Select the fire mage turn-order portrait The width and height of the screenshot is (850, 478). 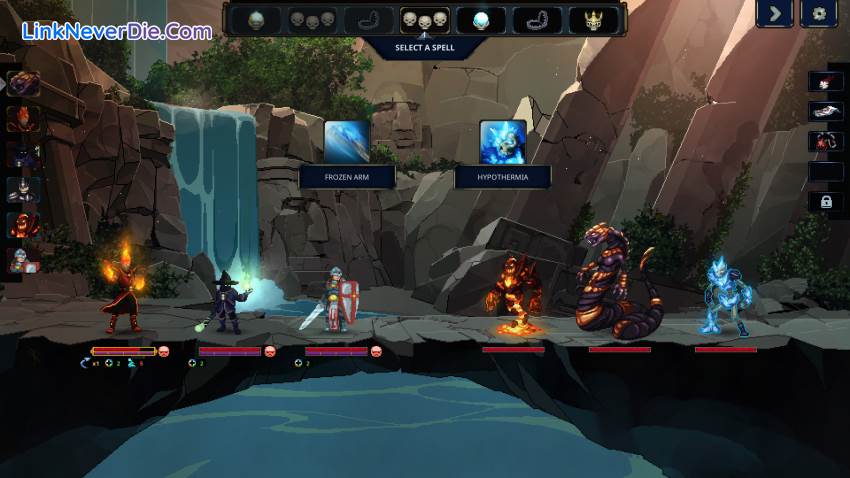pos(24,119)
